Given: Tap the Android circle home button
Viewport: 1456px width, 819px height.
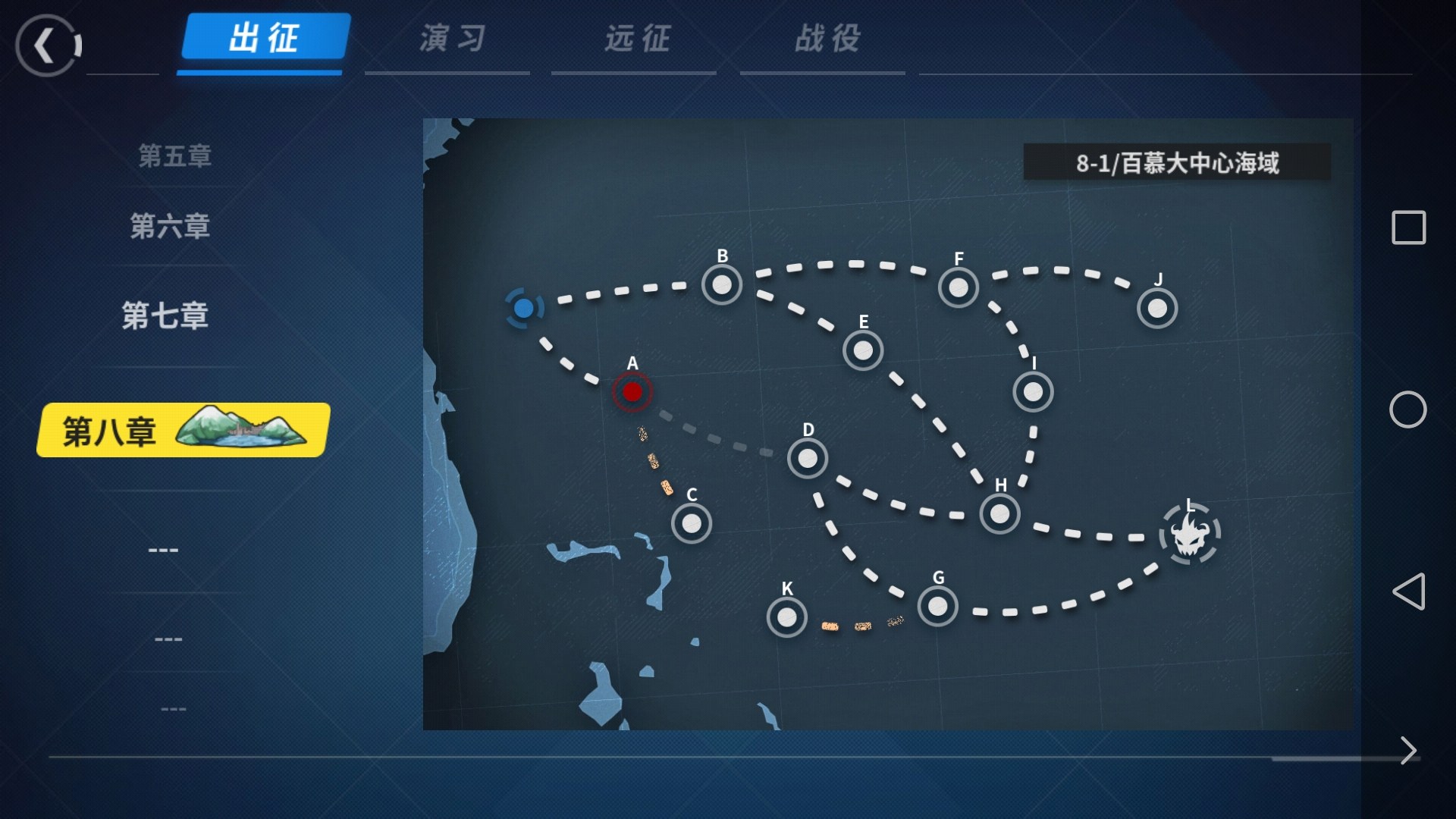Looking at the screenshot, I should click(x=1407, y=409).
